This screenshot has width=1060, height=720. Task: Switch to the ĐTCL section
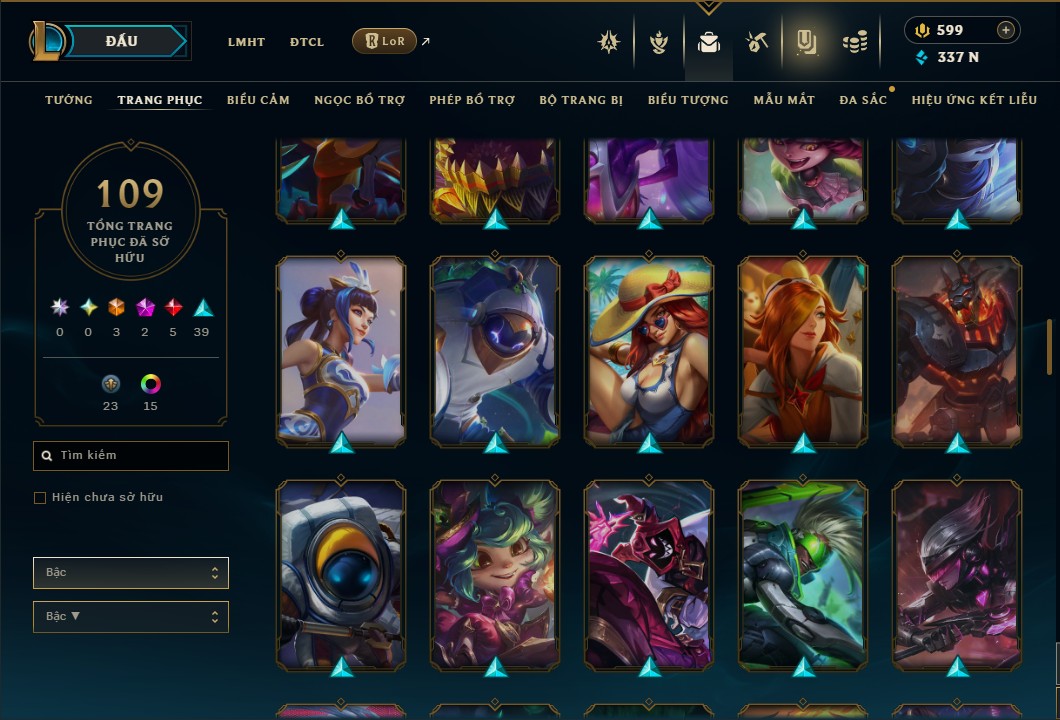tap(307, 42)
